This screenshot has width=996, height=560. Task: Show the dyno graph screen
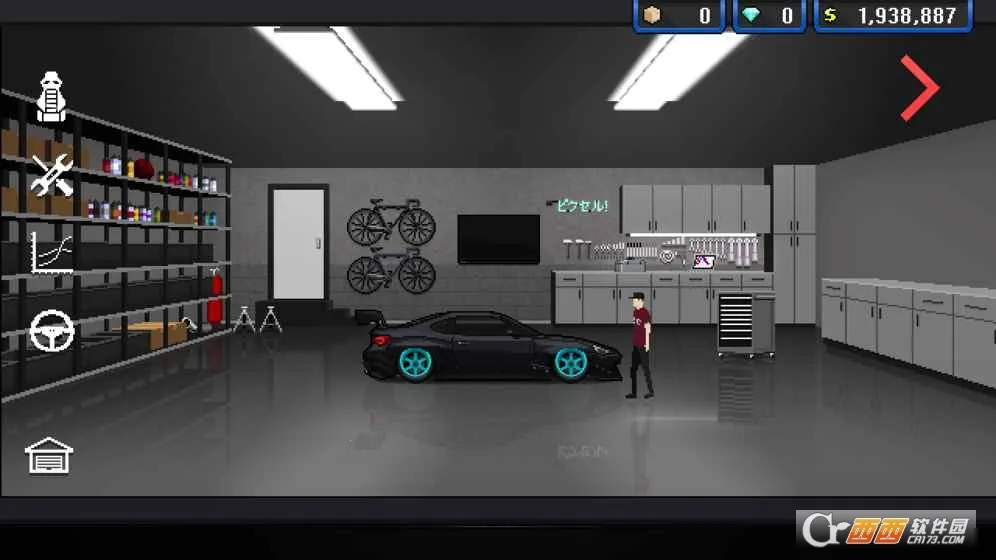[52, 252]
